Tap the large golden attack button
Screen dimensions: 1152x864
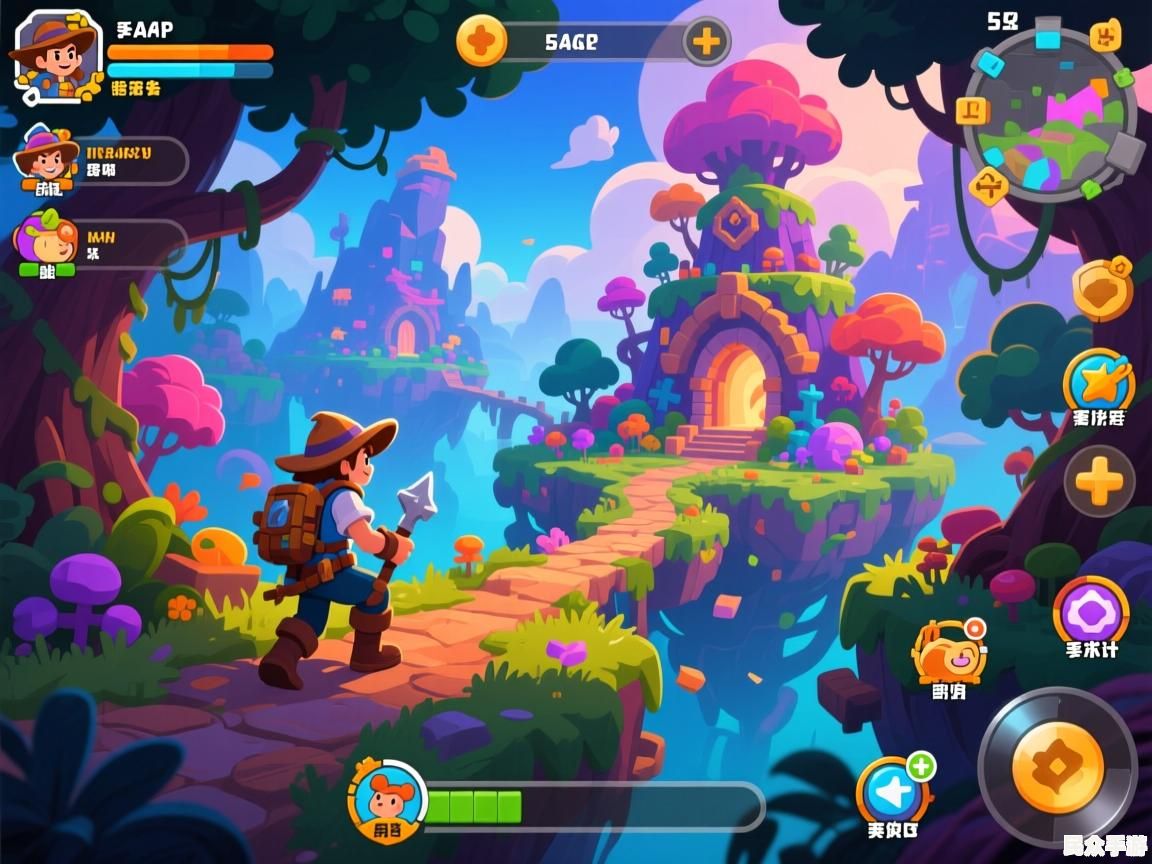[x=1057, y=768]
